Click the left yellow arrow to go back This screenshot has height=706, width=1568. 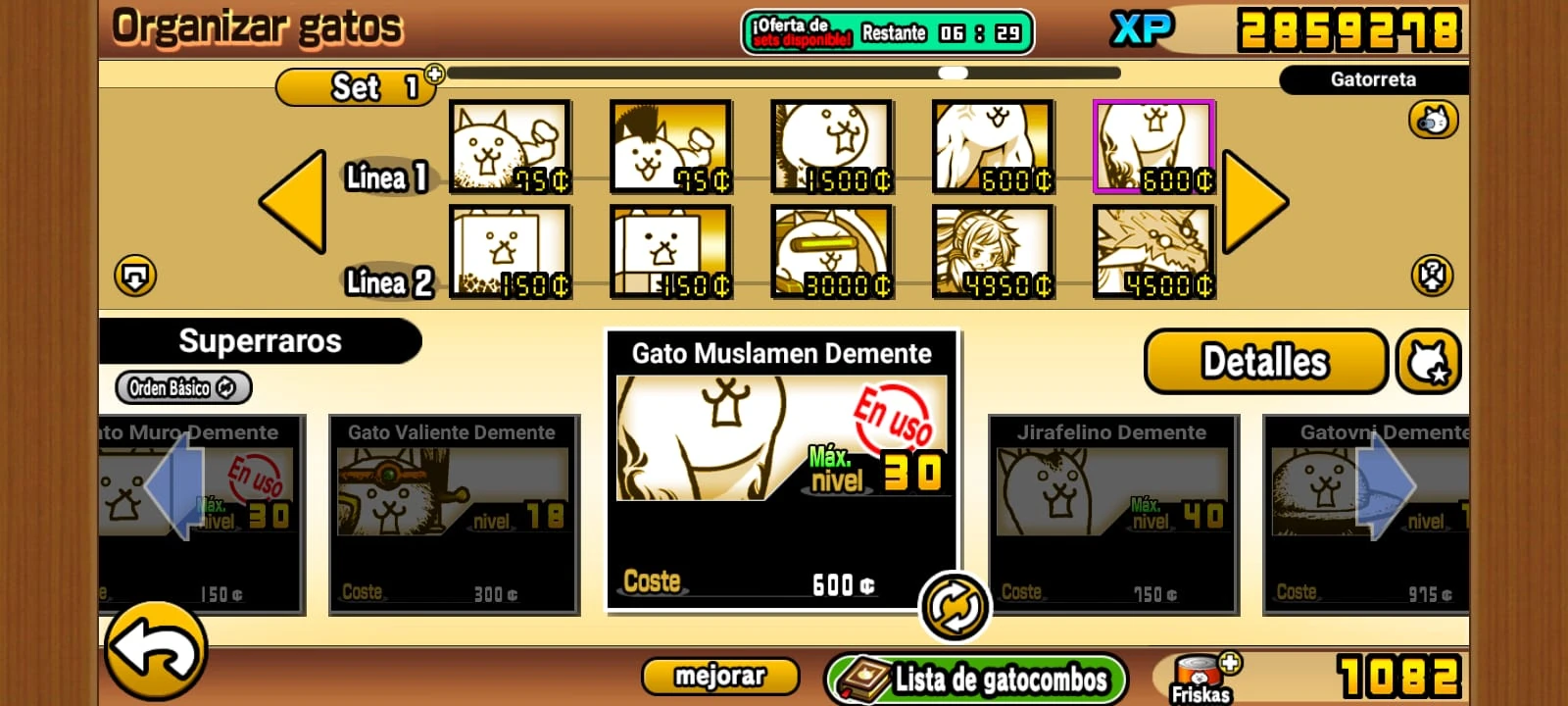pyautogui.click(x=294, y=203)
